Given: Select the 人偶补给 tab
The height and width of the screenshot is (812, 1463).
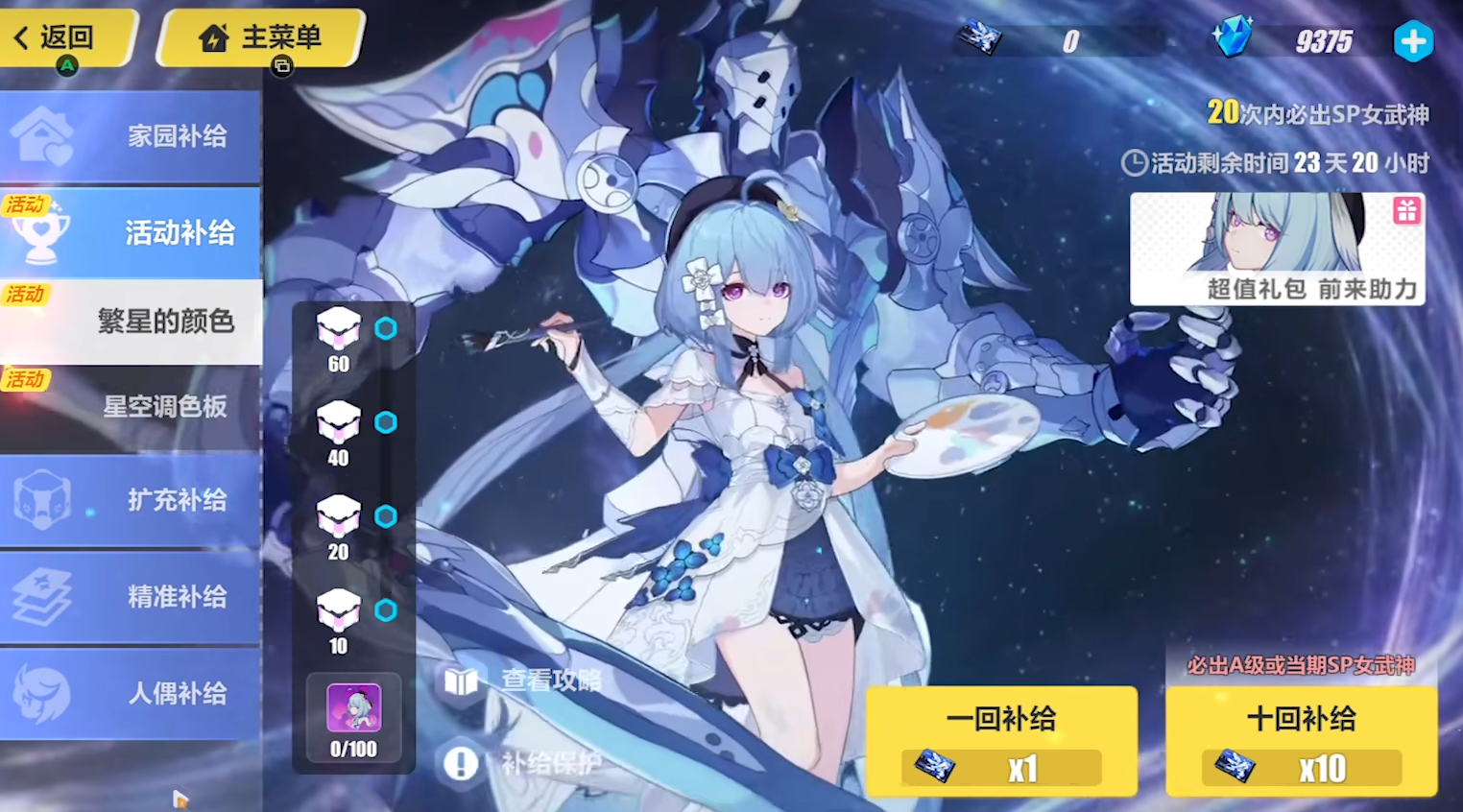Looking at the screenshot, I should (131, 693).
